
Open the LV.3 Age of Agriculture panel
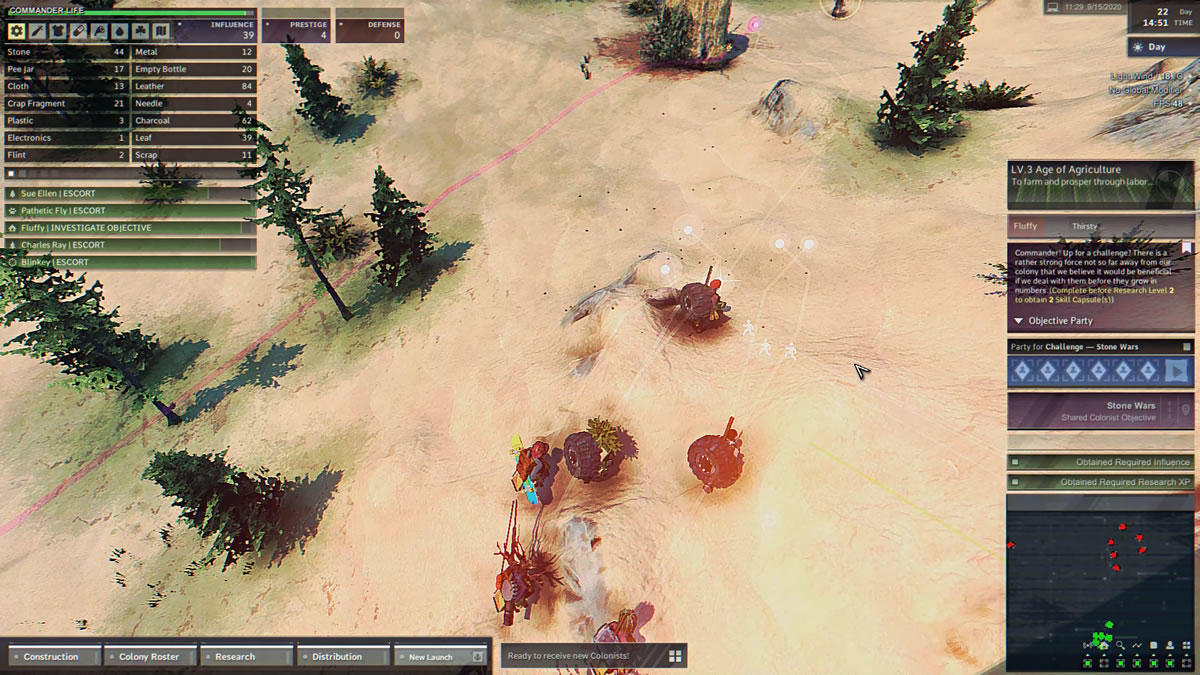click(x=1100, y=175)
